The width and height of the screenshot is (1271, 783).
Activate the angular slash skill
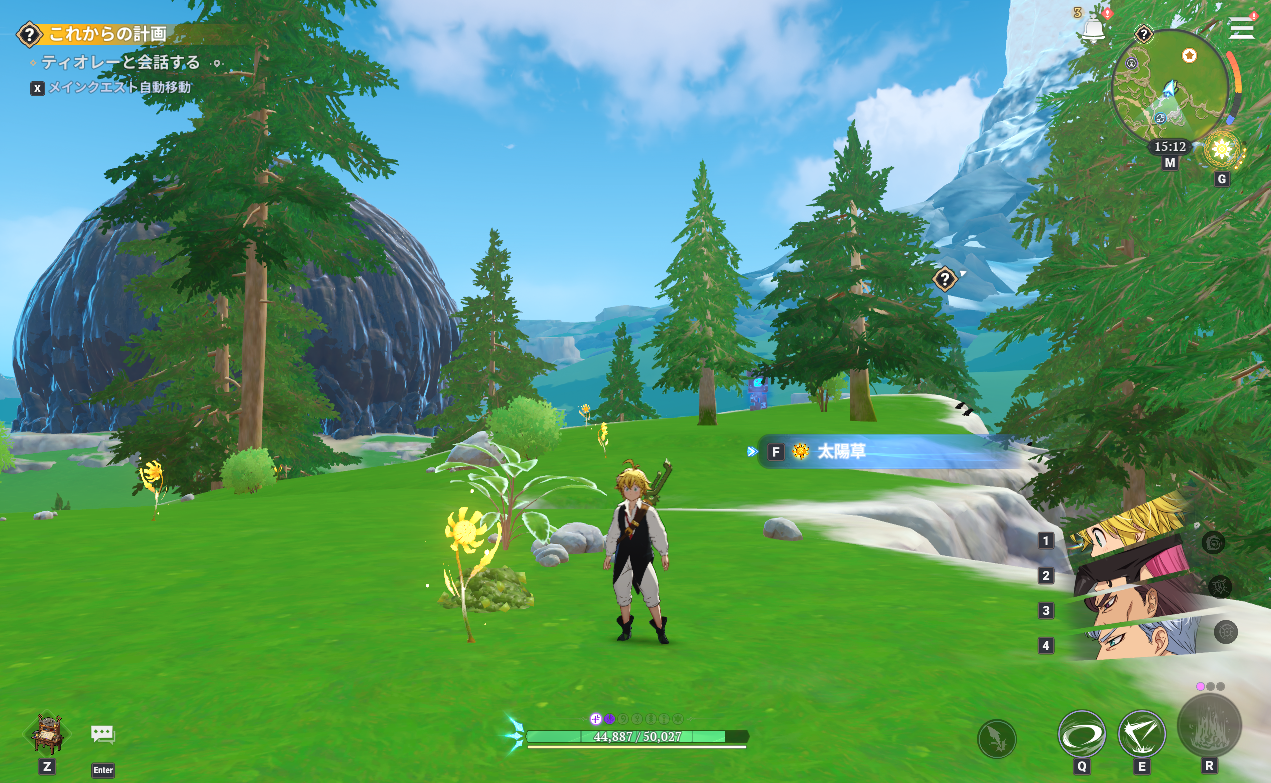pos(1141,734)
